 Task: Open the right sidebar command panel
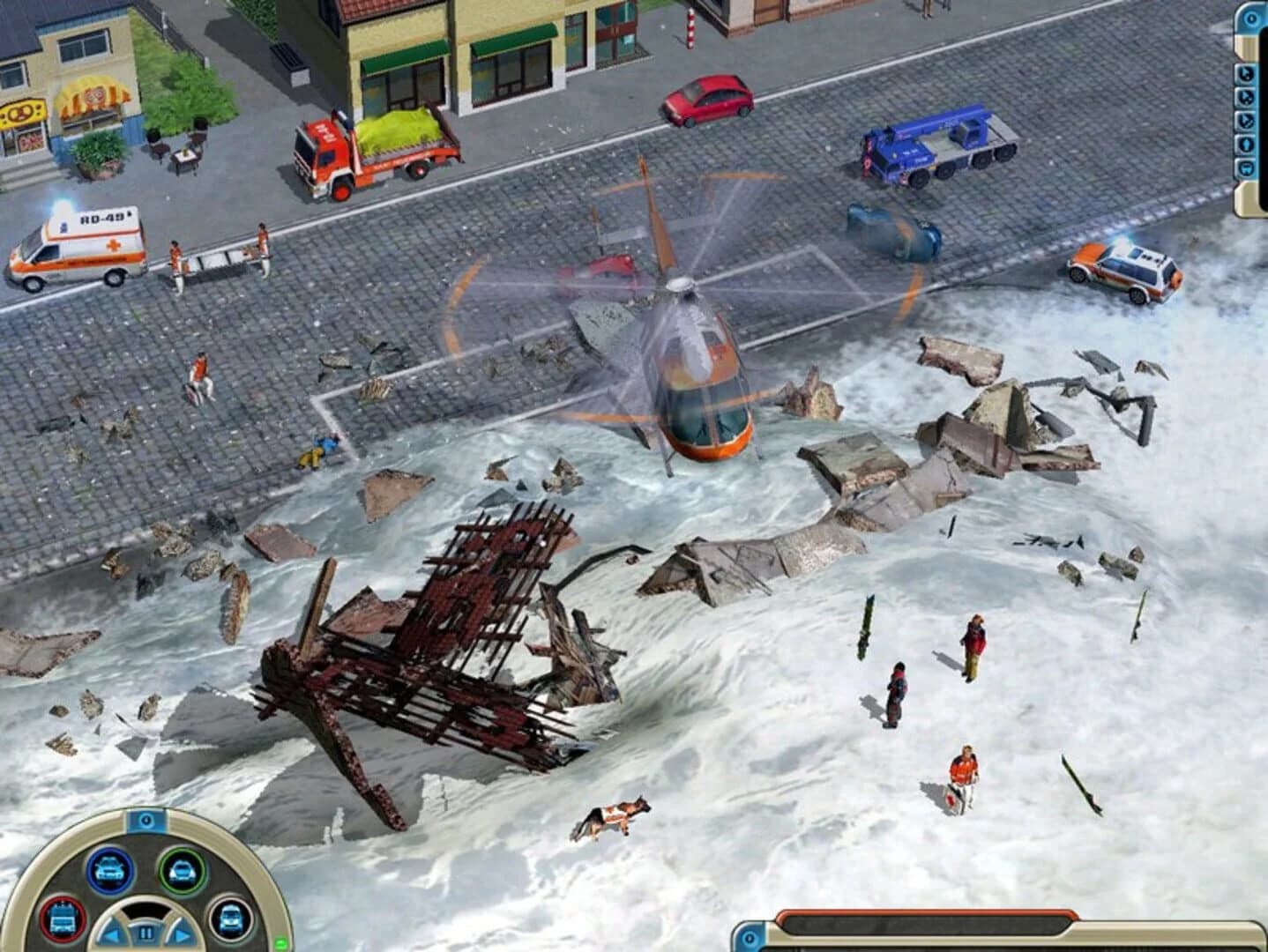[1250, 18]
